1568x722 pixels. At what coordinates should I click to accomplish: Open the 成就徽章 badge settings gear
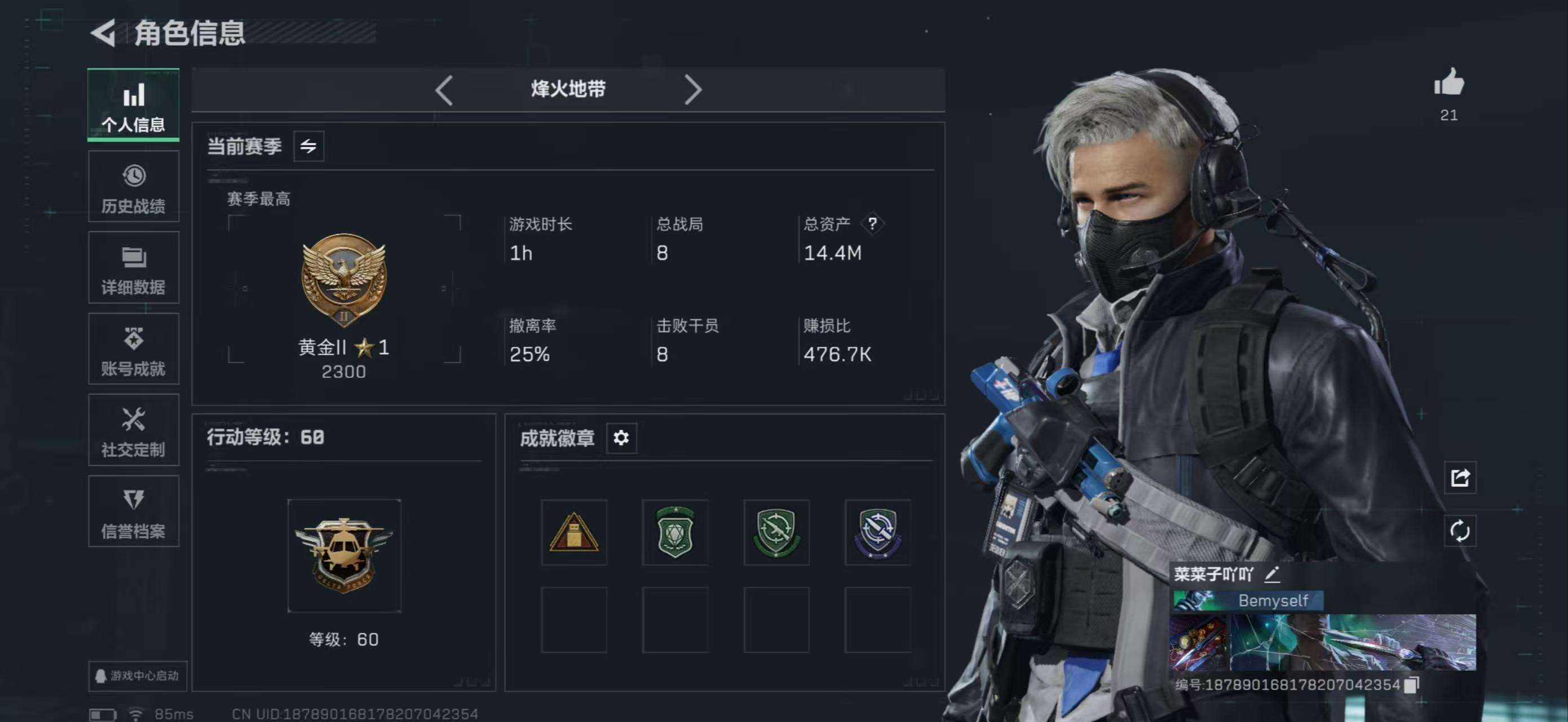point(621,438)
